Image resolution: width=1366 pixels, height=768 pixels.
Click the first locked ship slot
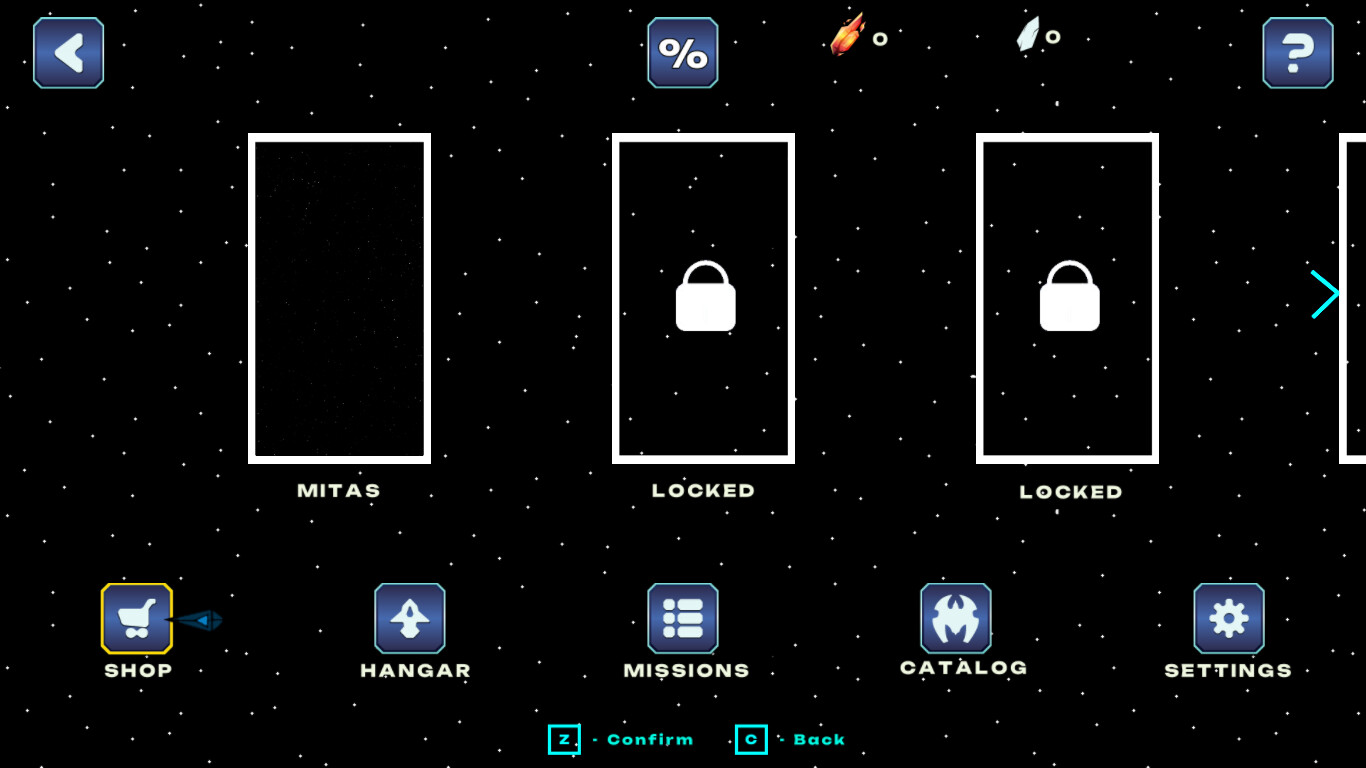pos(703,297)
